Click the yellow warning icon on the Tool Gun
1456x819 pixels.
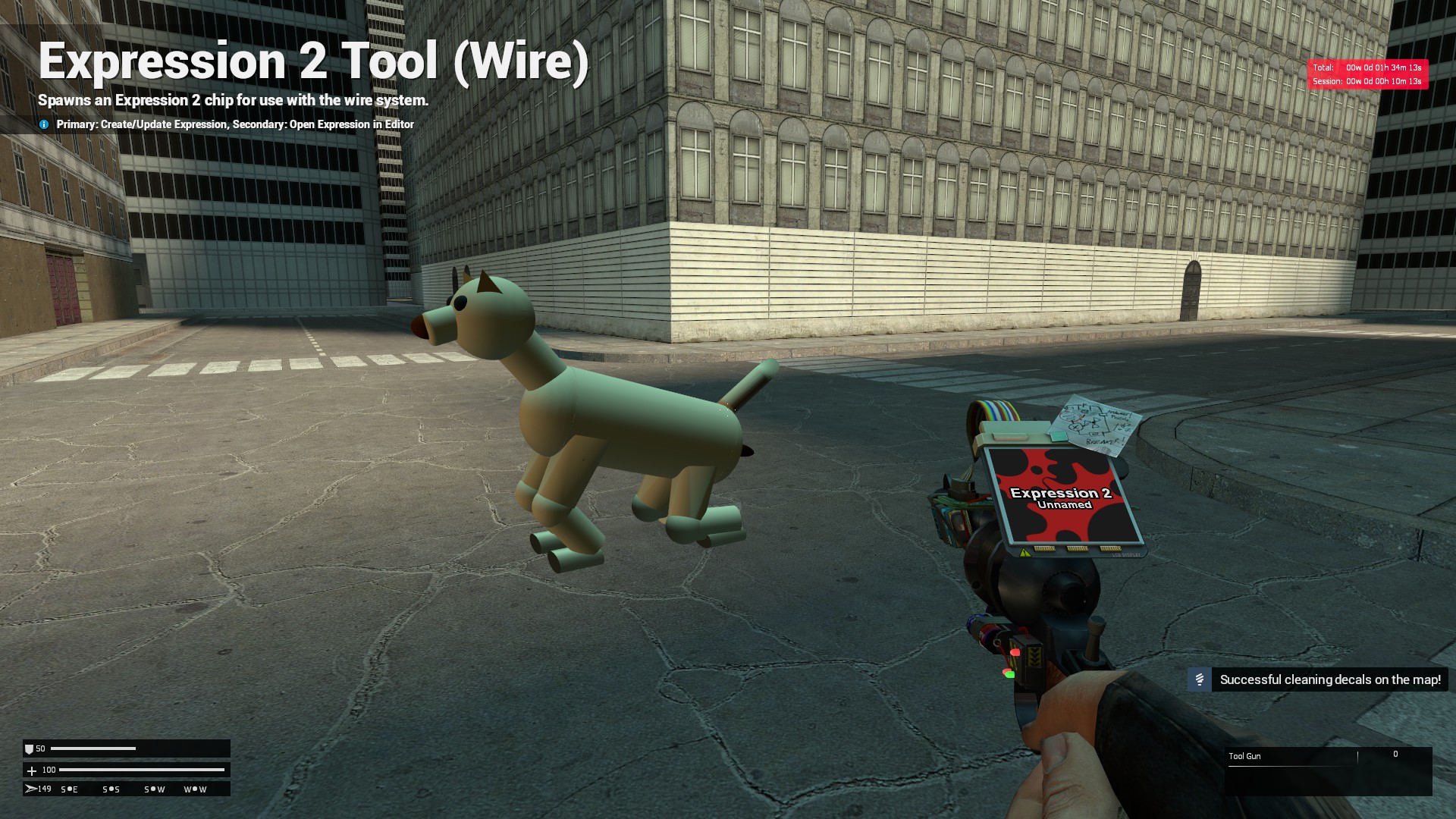pyautogui.click(x=1025, y=554)
